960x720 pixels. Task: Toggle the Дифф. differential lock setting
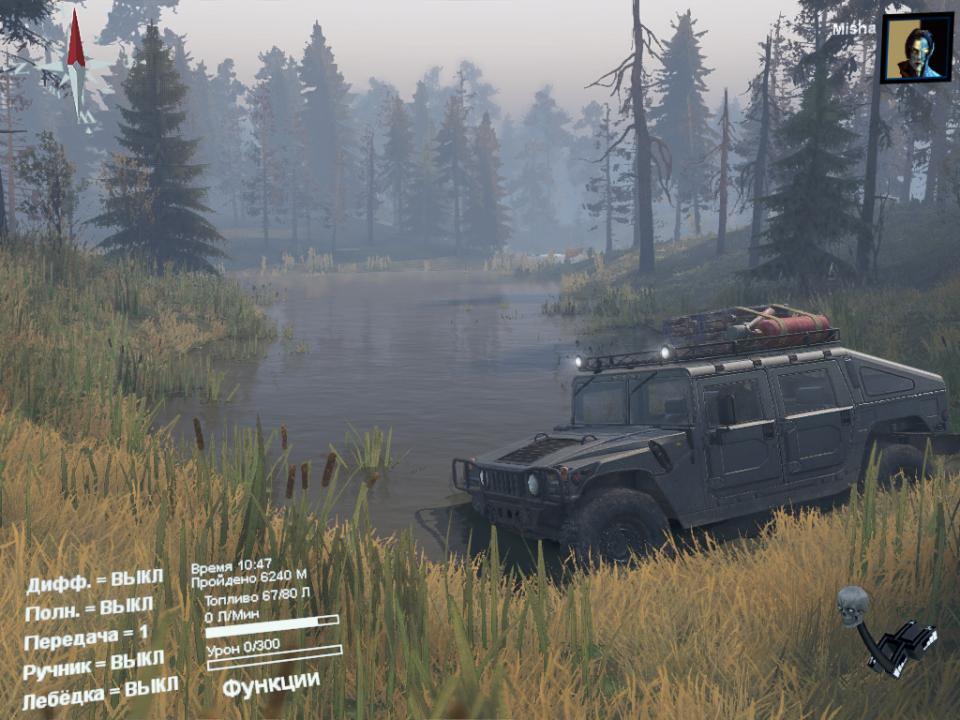94,581
